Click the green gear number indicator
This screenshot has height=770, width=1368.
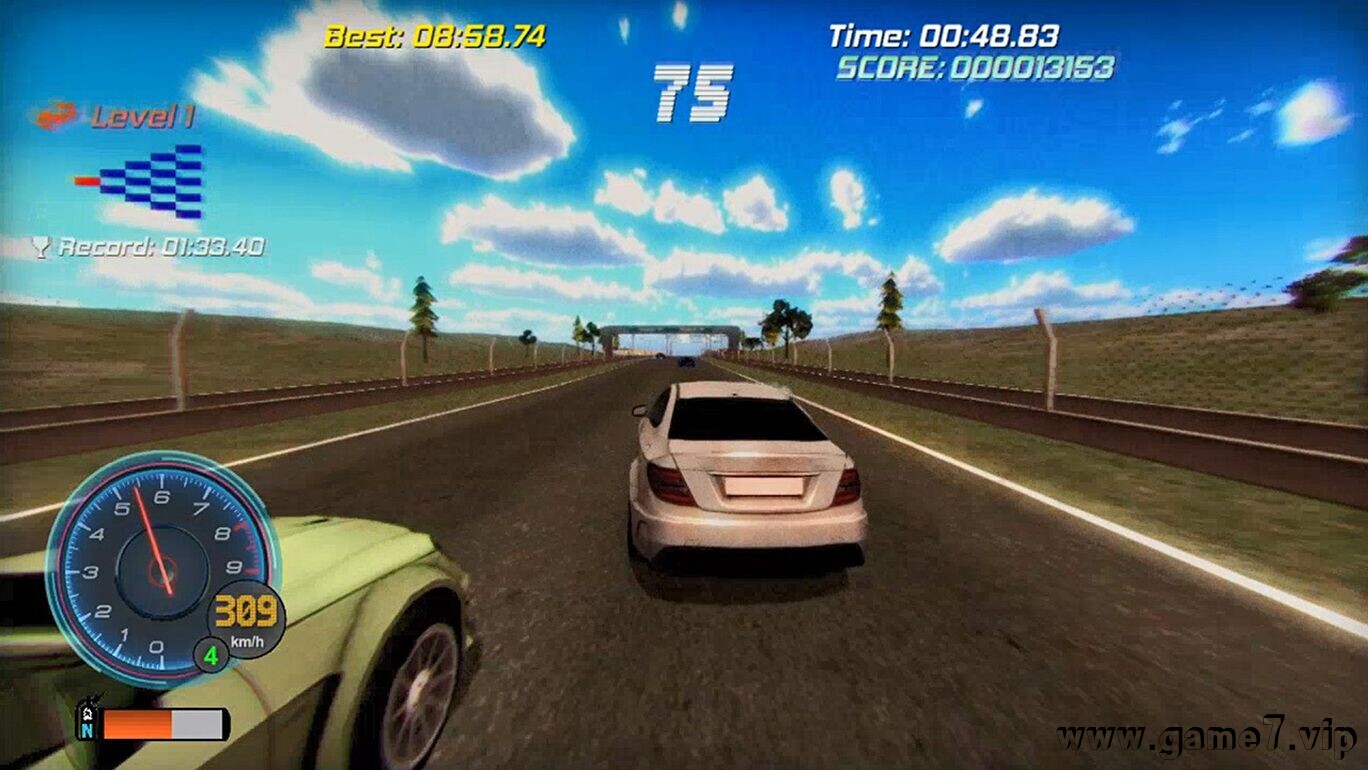tap(211, 656)
